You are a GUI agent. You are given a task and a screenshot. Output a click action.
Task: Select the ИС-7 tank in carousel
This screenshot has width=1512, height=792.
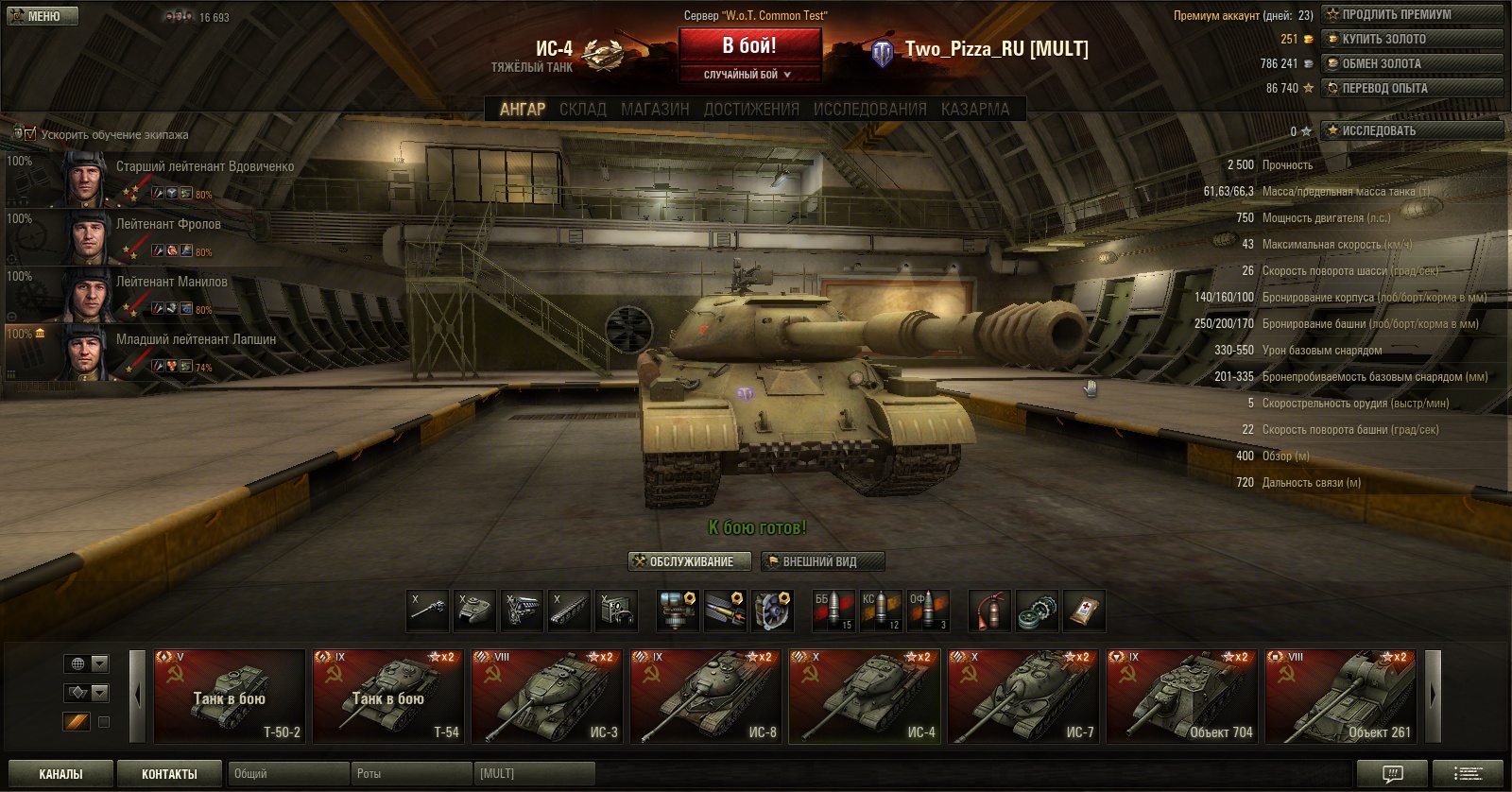(1023, 697)
